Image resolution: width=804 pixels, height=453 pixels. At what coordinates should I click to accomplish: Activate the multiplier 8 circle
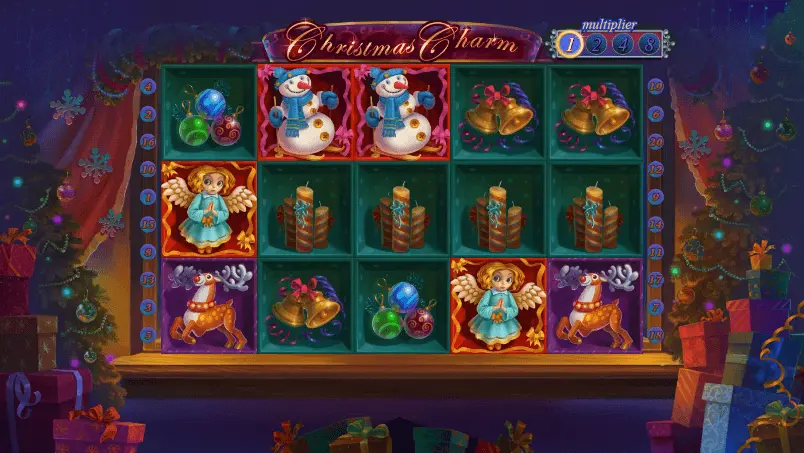click(x=649, y=44)
